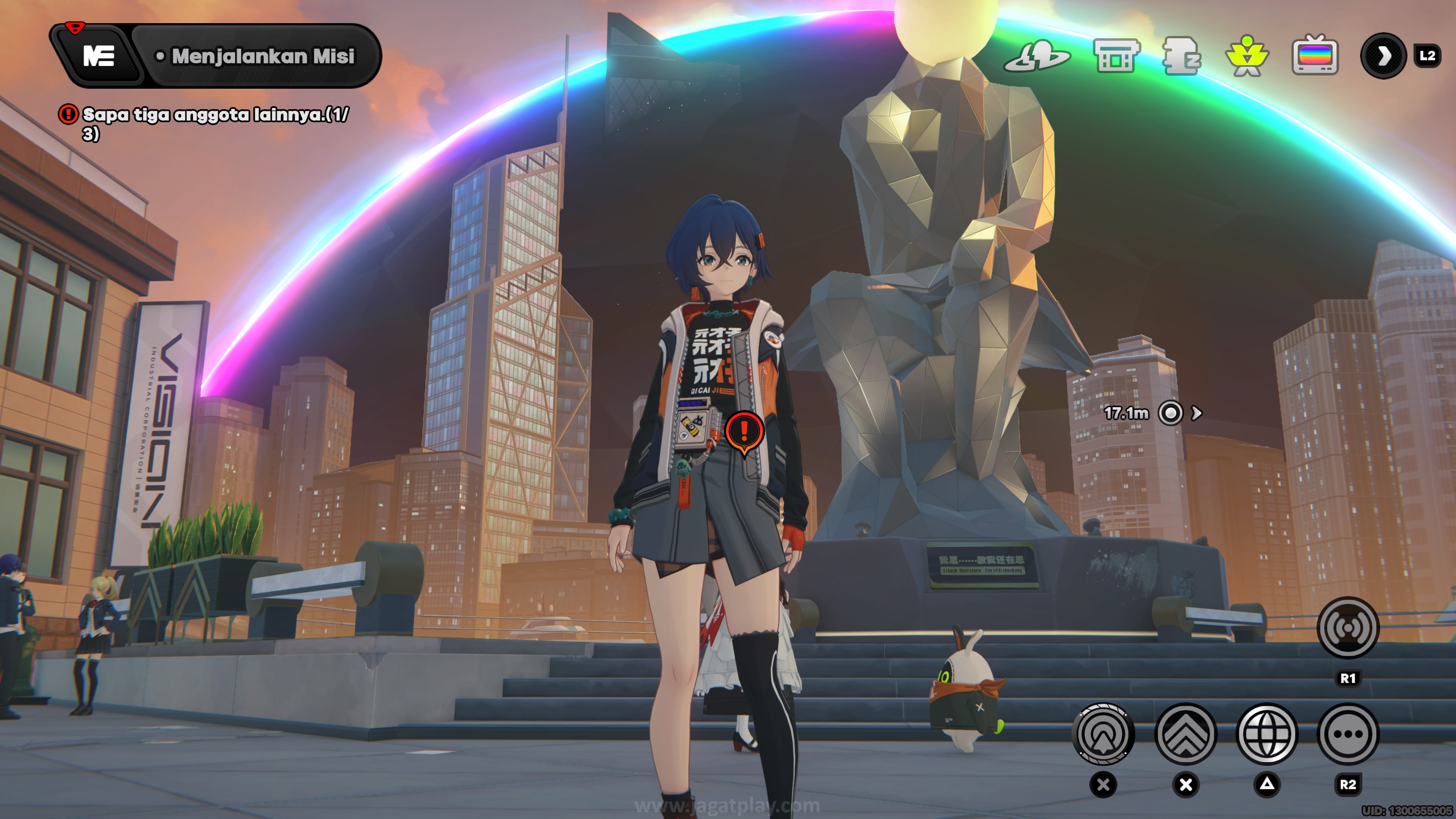The image size is (1456, 819).
Task: Open the globe button
Action: (x=1267, y=734)
